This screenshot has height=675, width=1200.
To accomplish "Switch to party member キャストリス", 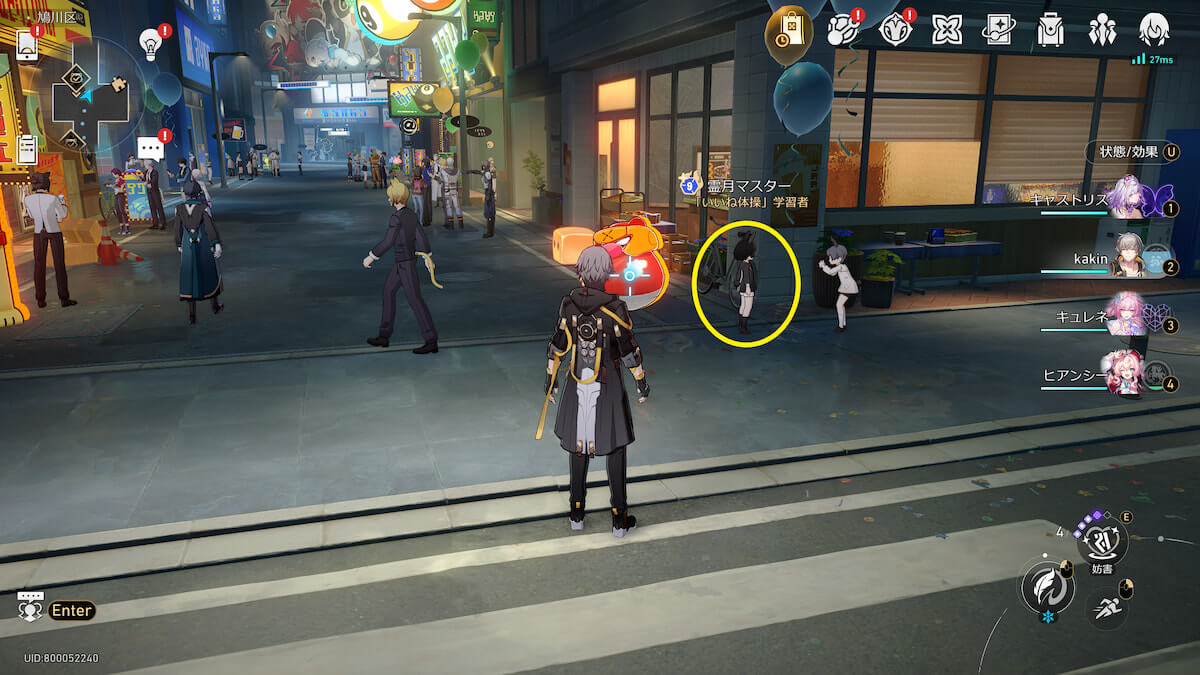I will [1130, 198].
